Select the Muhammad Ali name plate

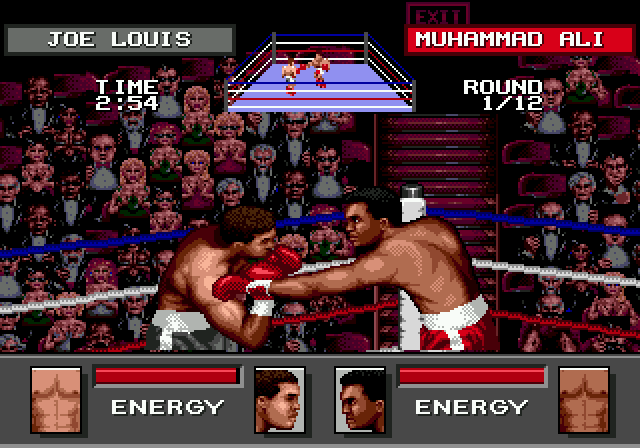(509, 40)
